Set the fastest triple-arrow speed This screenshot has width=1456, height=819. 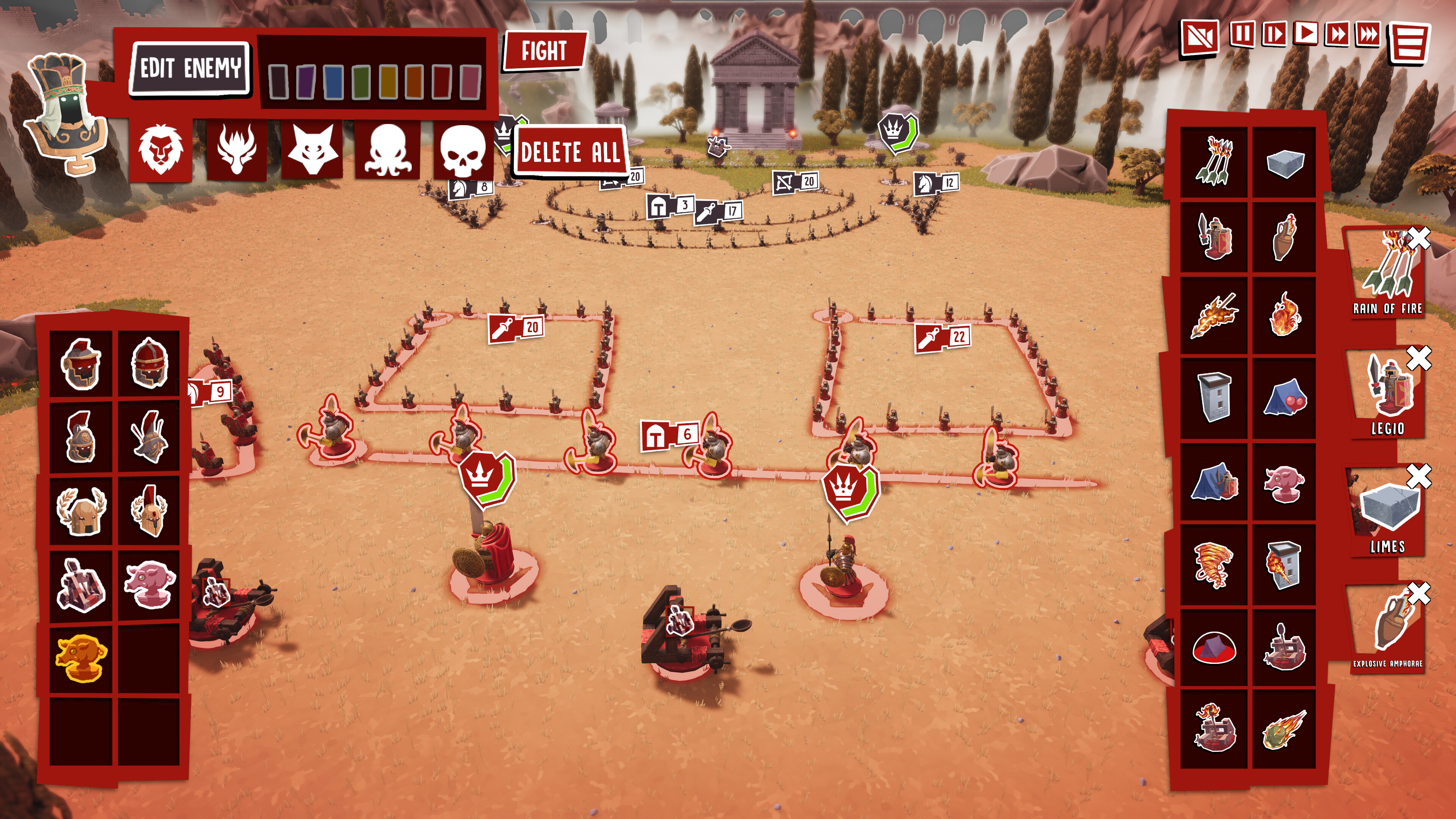click(1368, 35)
